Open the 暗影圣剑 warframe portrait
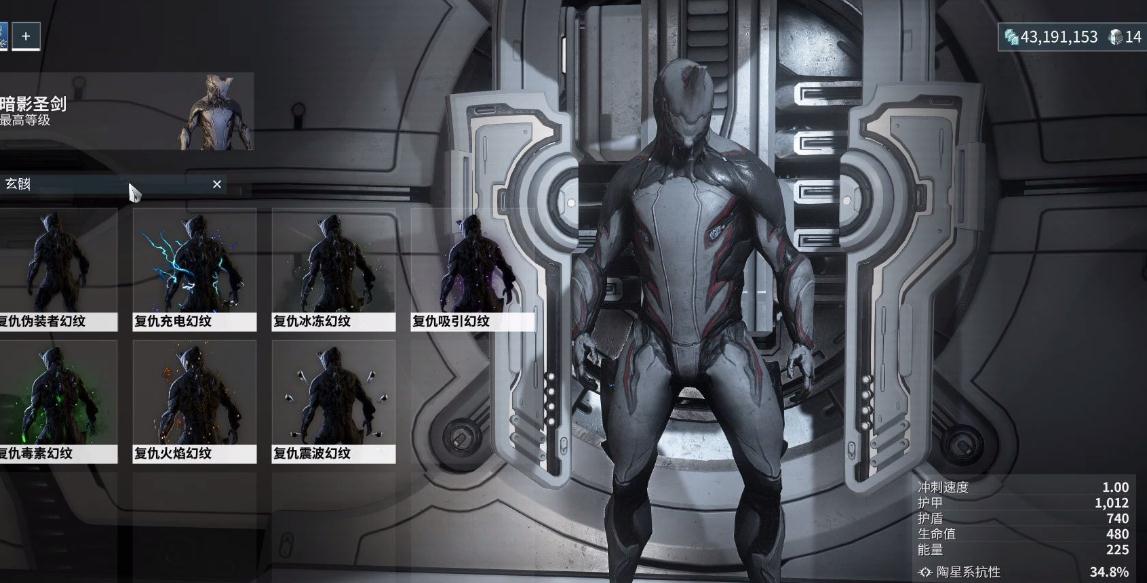Screen dimensions: 1147x583 click(216, 111)
